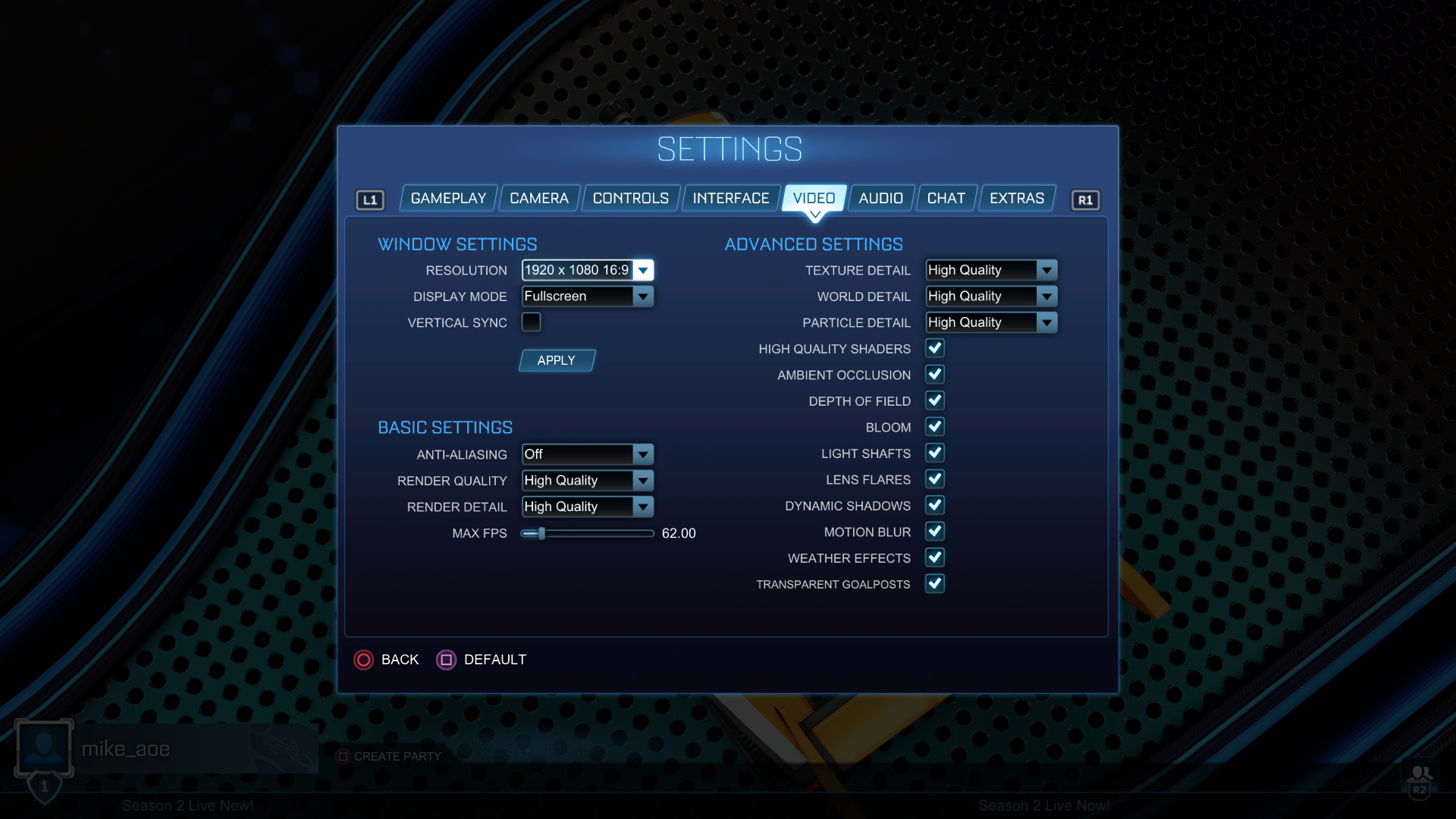Toggle High Quality Shaders off
The image size is (1456, 819).
935,349
